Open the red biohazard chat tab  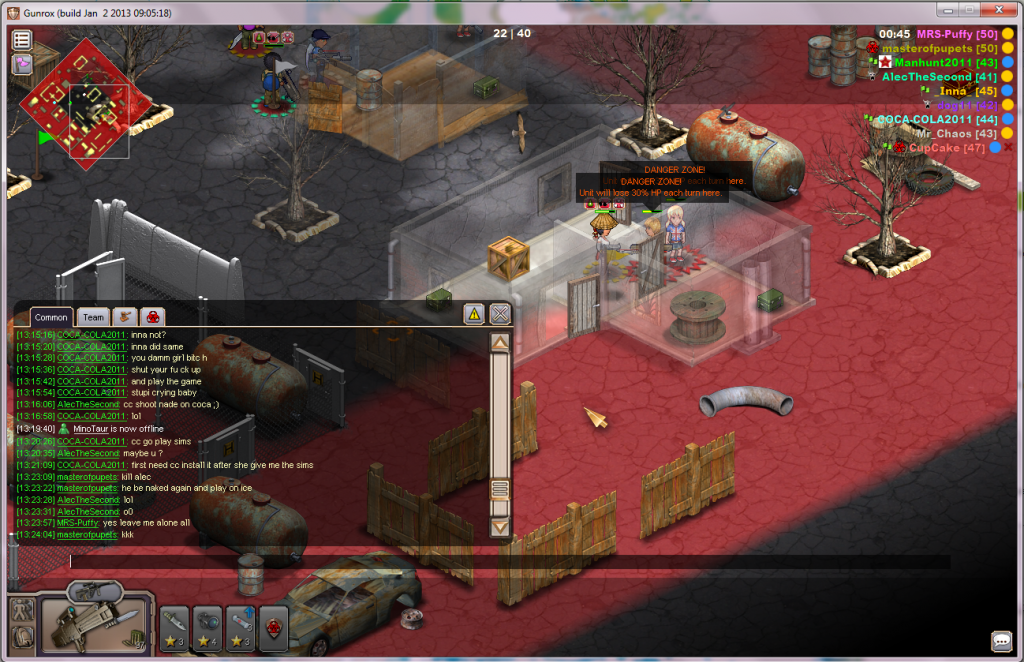coord(152,317)
